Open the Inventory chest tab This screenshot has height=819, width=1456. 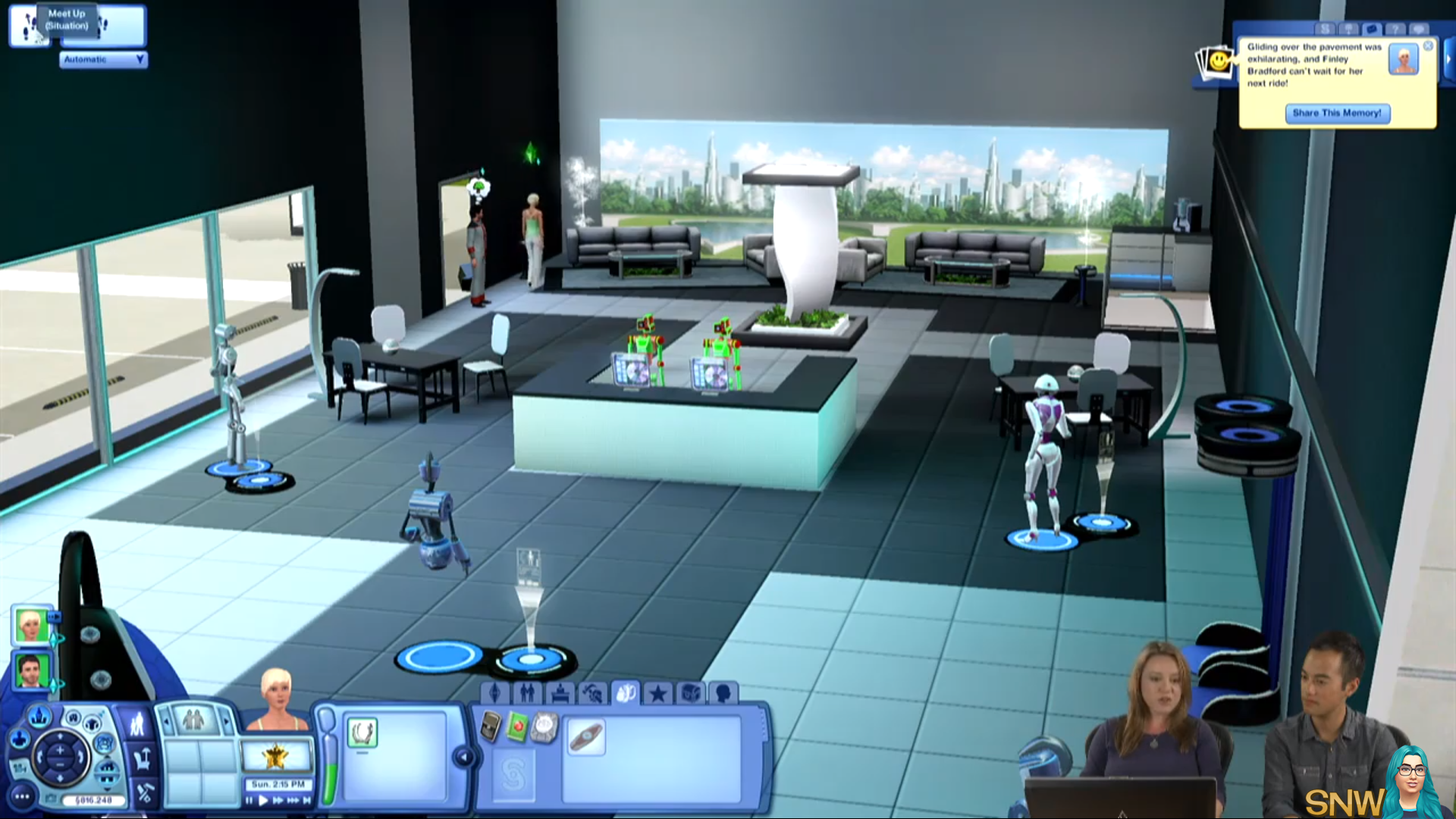pos(690,692)
